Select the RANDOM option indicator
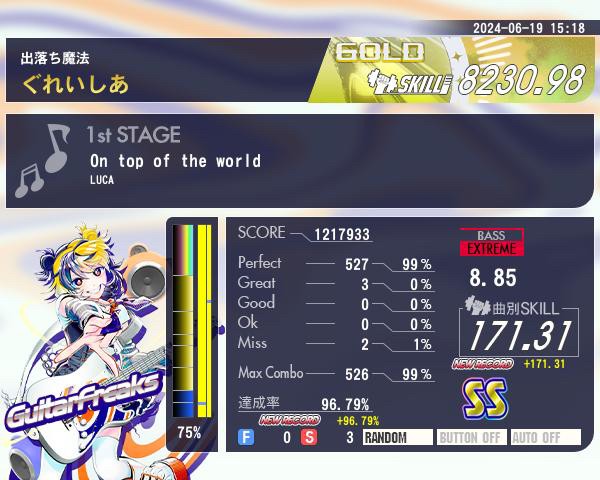Screen dimensions: 600x480 pyautogui.click(x=397, y=437)
